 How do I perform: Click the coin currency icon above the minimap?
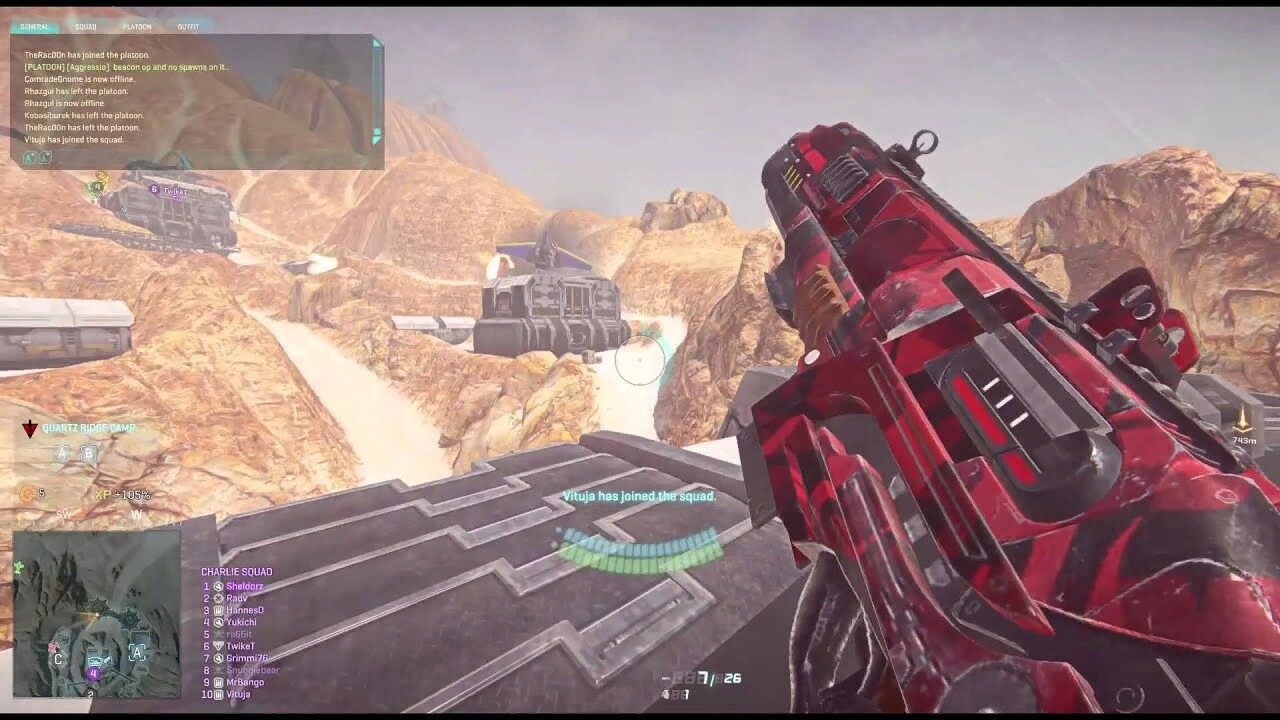point(27,495)
